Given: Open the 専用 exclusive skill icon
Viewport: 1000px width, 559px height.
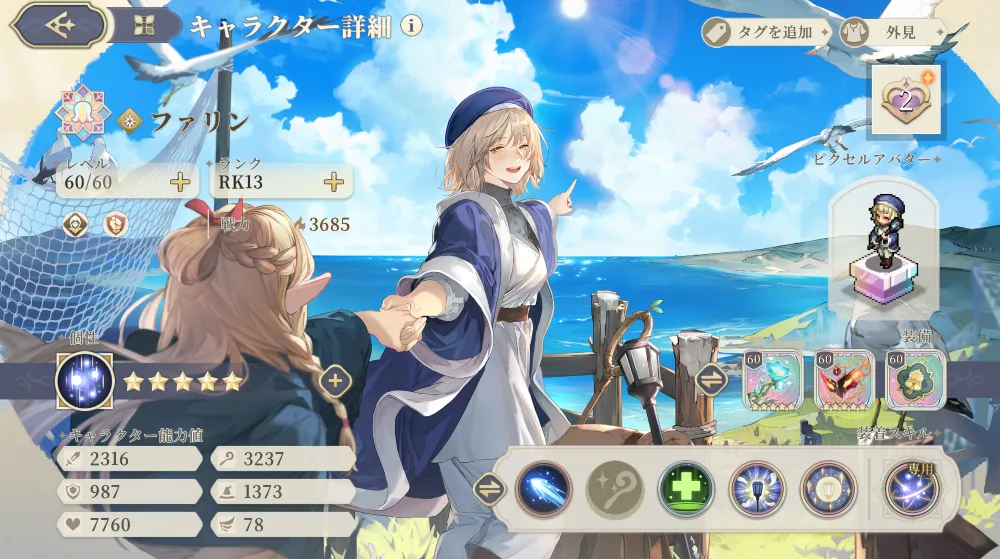Looking at the screenshot, I should click(x=911, y=488).
